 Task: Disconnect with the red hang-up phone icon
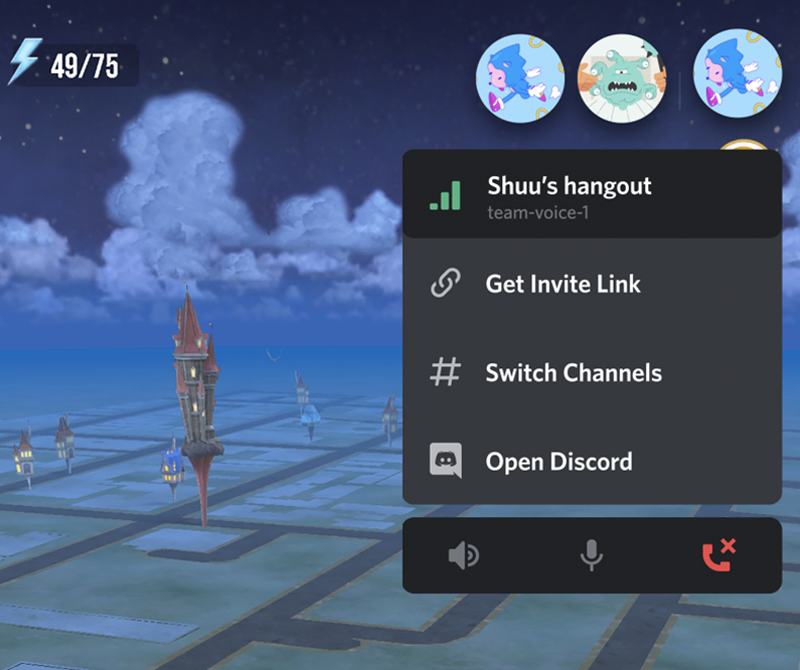tap(719, 555)
